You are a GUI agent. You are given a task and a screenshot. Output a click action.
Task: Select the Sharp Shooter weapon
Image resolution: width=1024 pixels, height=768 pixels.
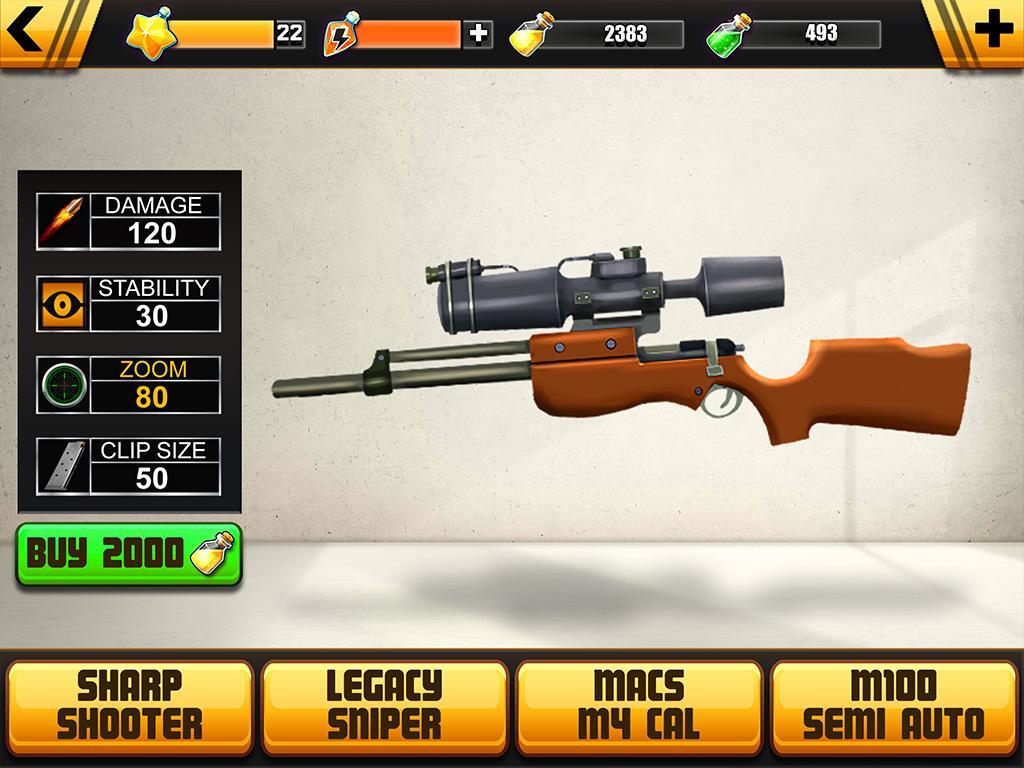130,704
